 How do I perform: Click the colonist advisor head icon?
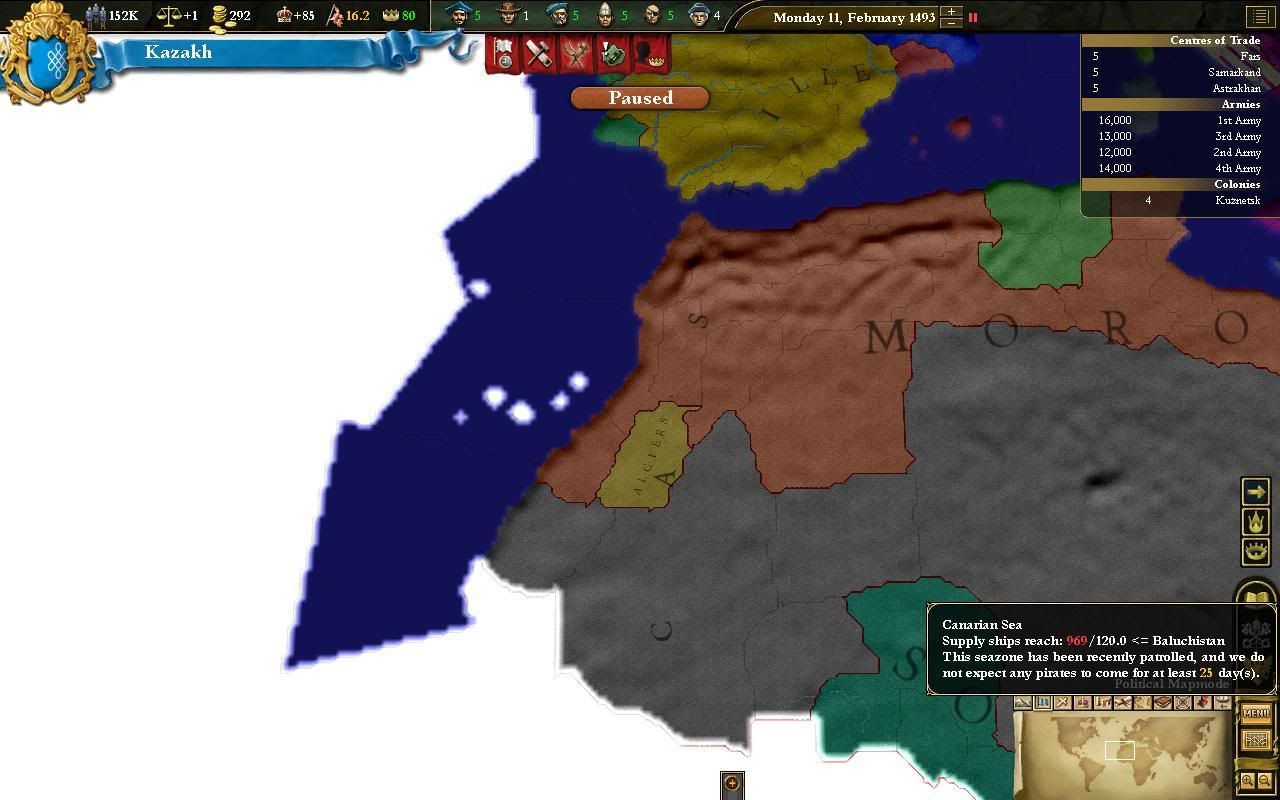pos(510,15)
